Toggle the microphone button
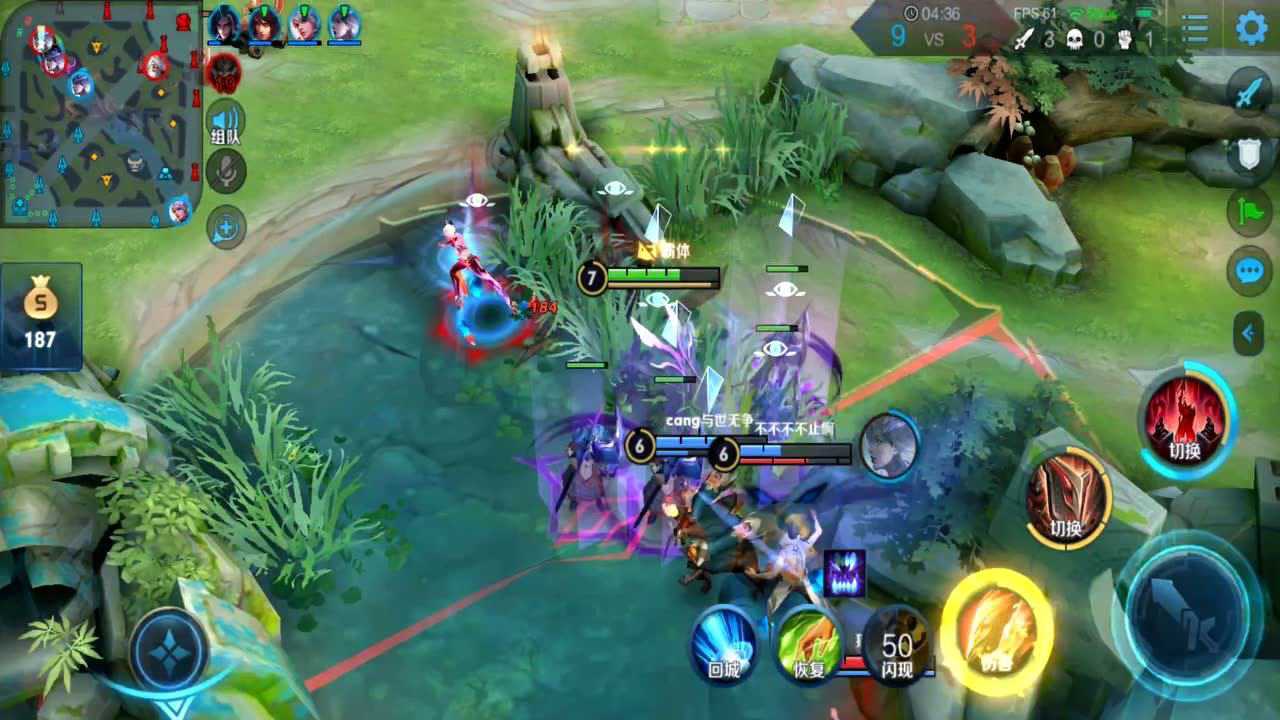1280x720 pixels. 226,173
